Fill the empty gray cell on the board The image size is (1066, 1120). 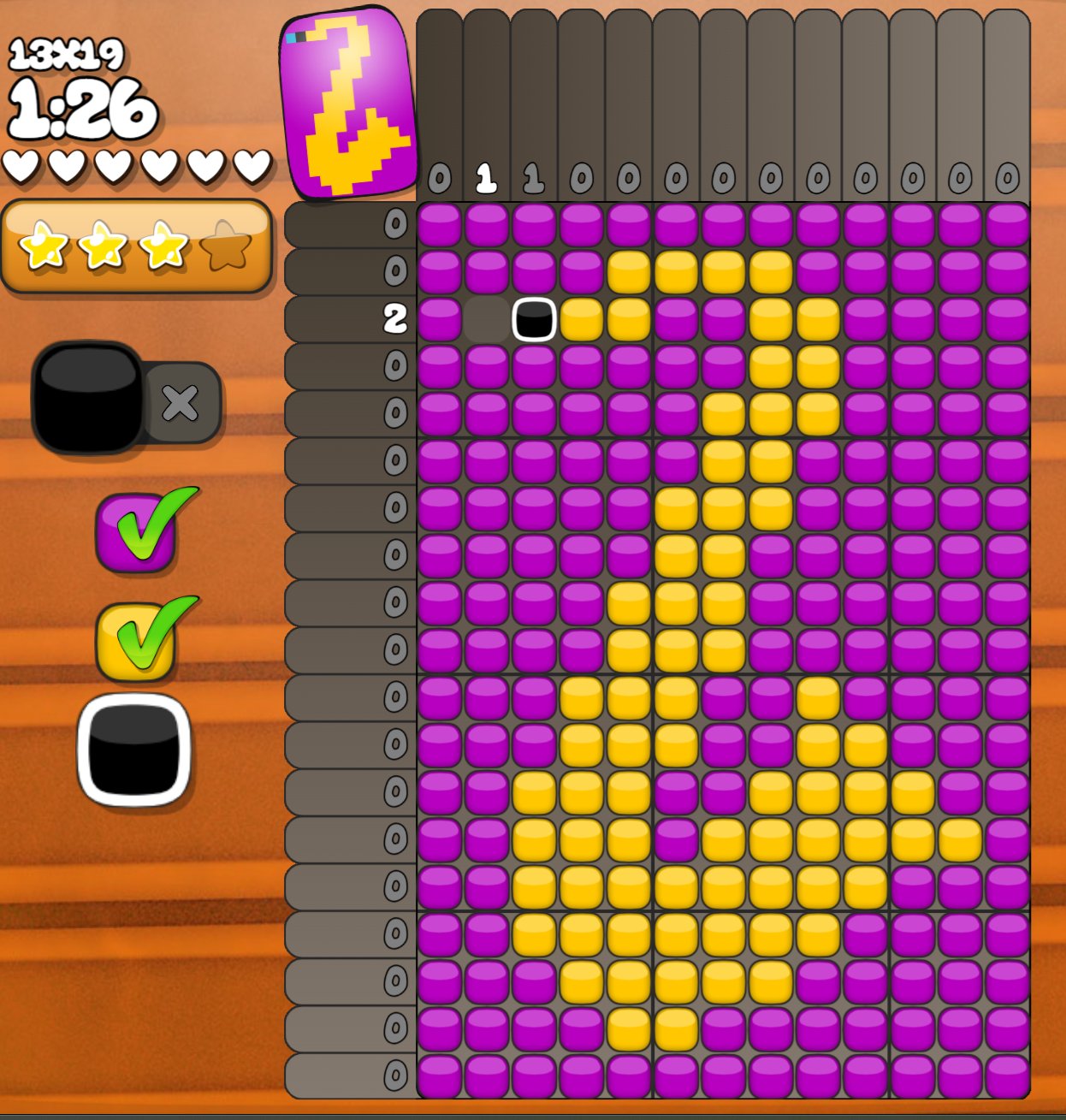[487, 319]
